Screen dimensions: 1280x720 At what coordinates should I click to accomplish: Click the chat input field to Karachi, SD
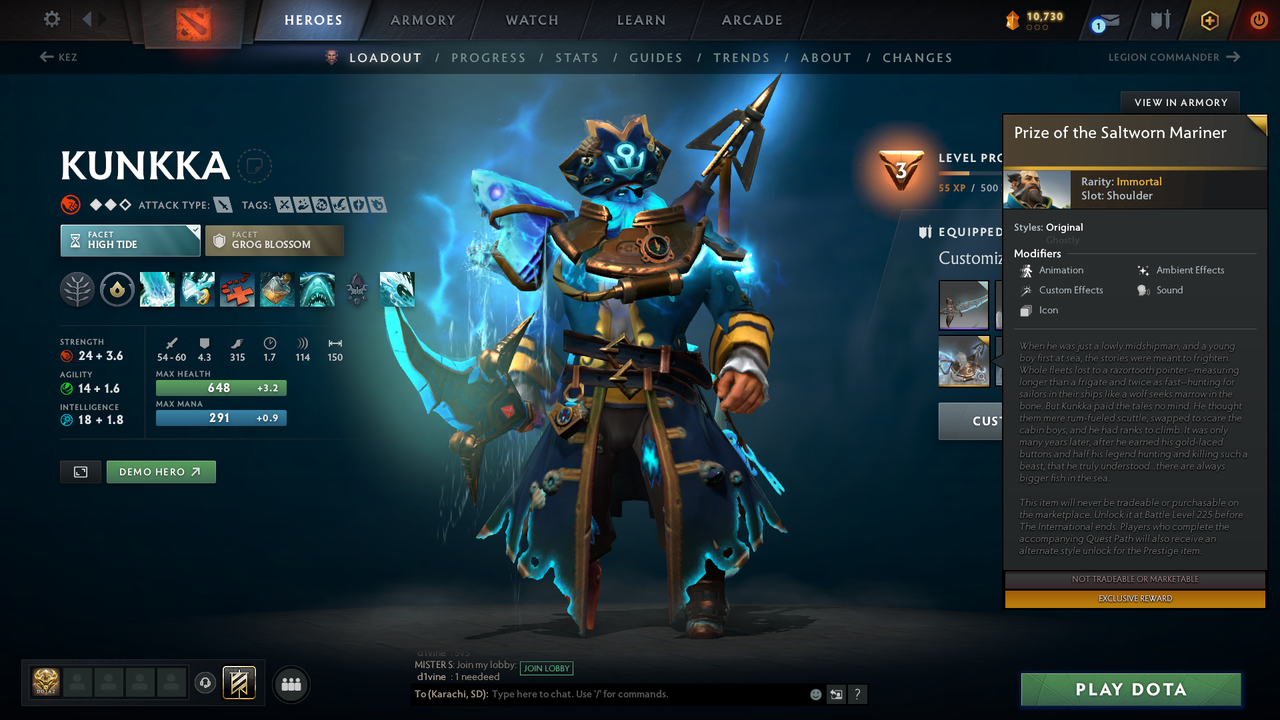pyautogui.click(x=600, y=693)
